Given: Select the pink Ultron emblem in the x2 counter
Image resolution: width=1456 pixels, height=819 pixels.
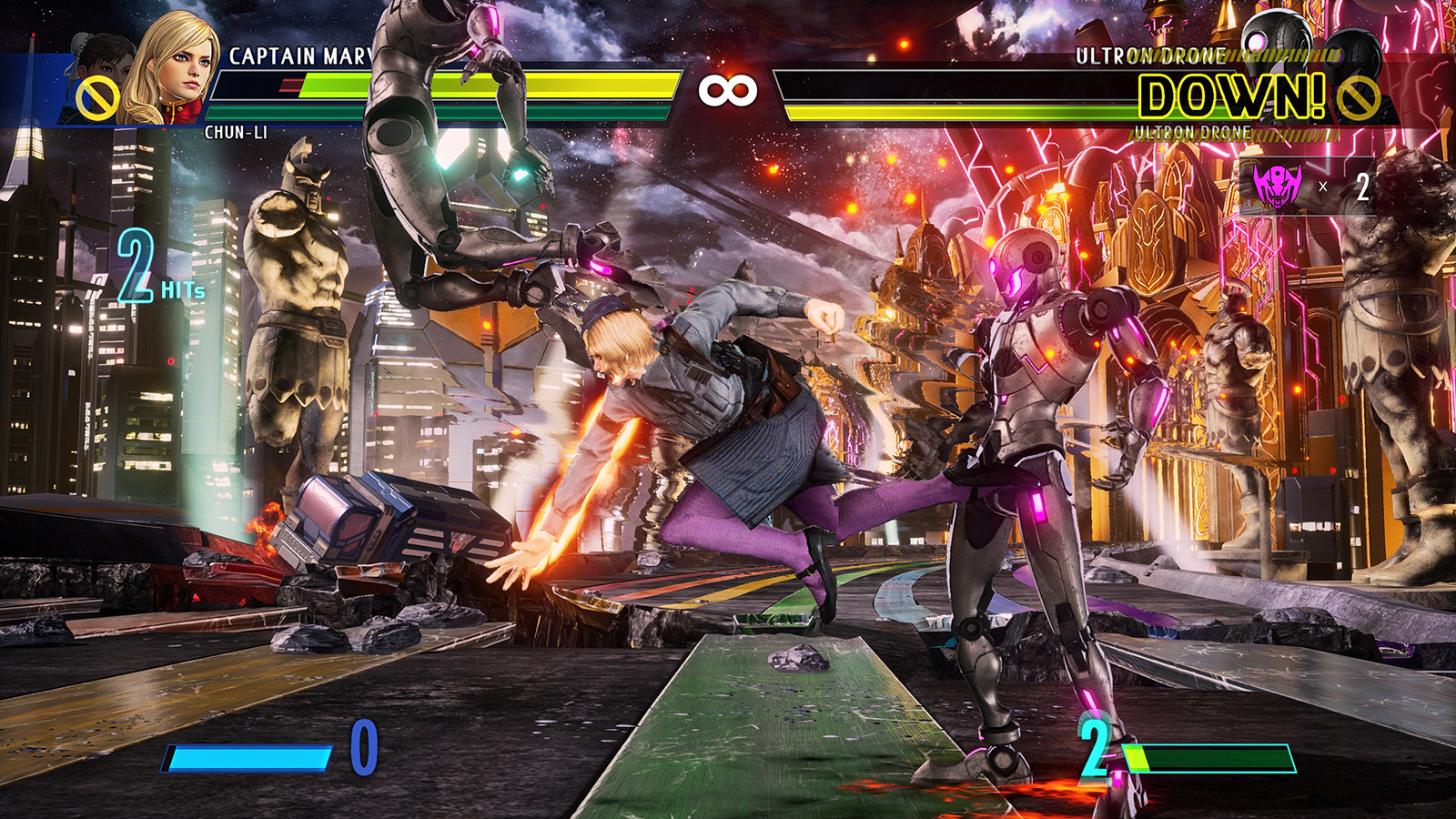Looking at the screenshot, I should pos(1277,187).
